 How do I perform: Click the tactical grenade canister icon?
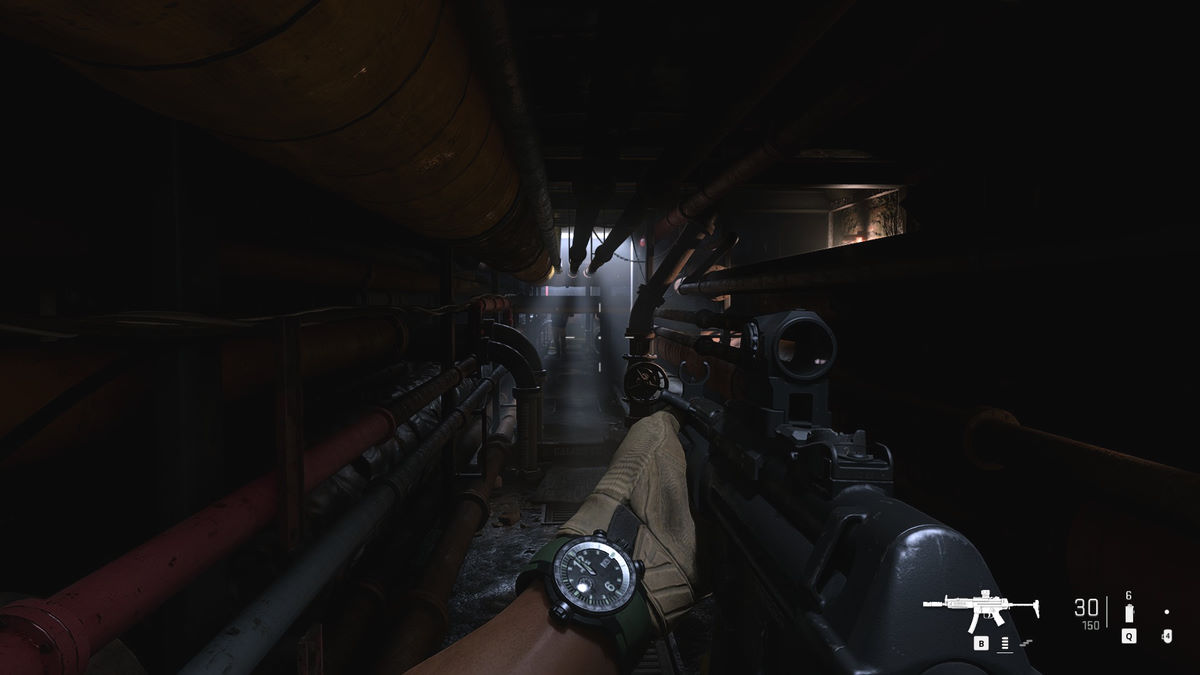(1129, 612)
